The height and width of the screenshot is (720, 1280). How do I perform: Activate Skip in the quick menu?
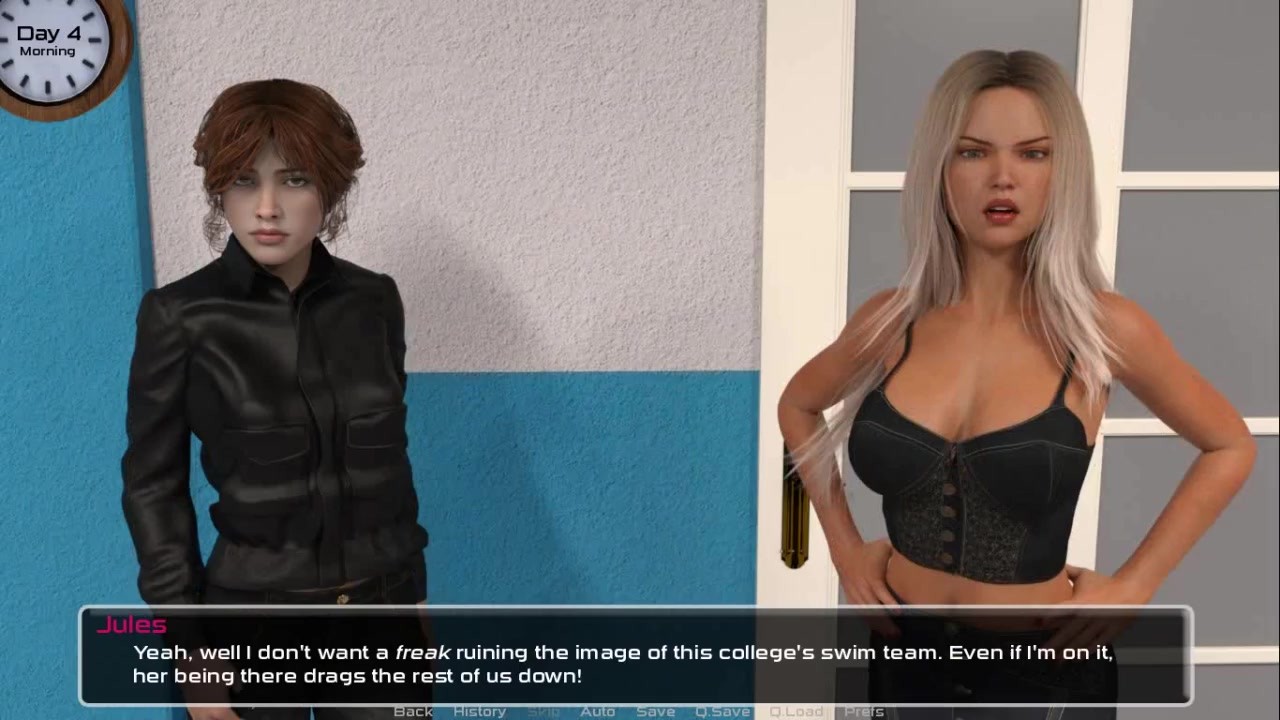[x=543, y=711]
